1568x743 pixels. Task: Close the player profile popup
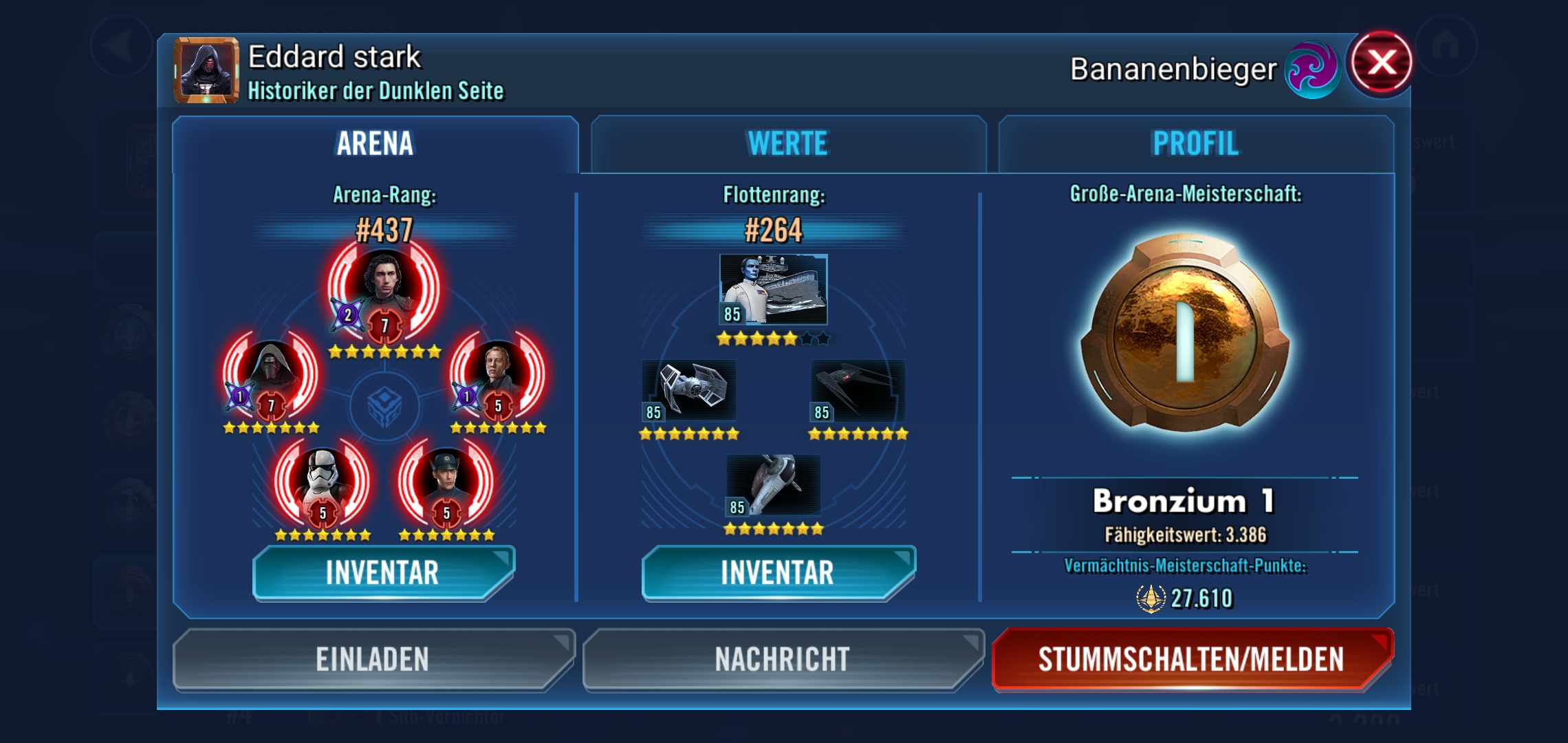pyautogui.click(x=1381, y=63)
